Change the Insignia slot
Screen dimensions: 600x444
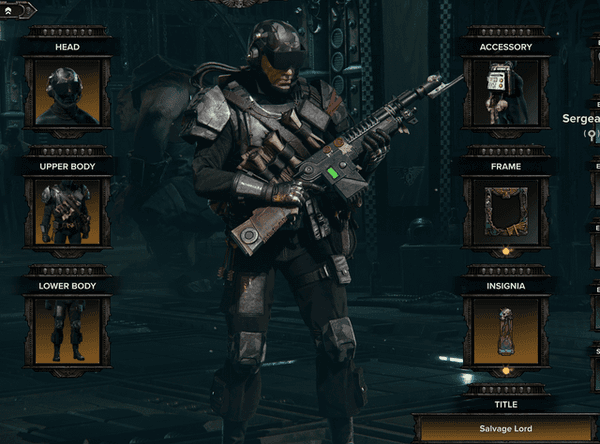click(506, 331)
